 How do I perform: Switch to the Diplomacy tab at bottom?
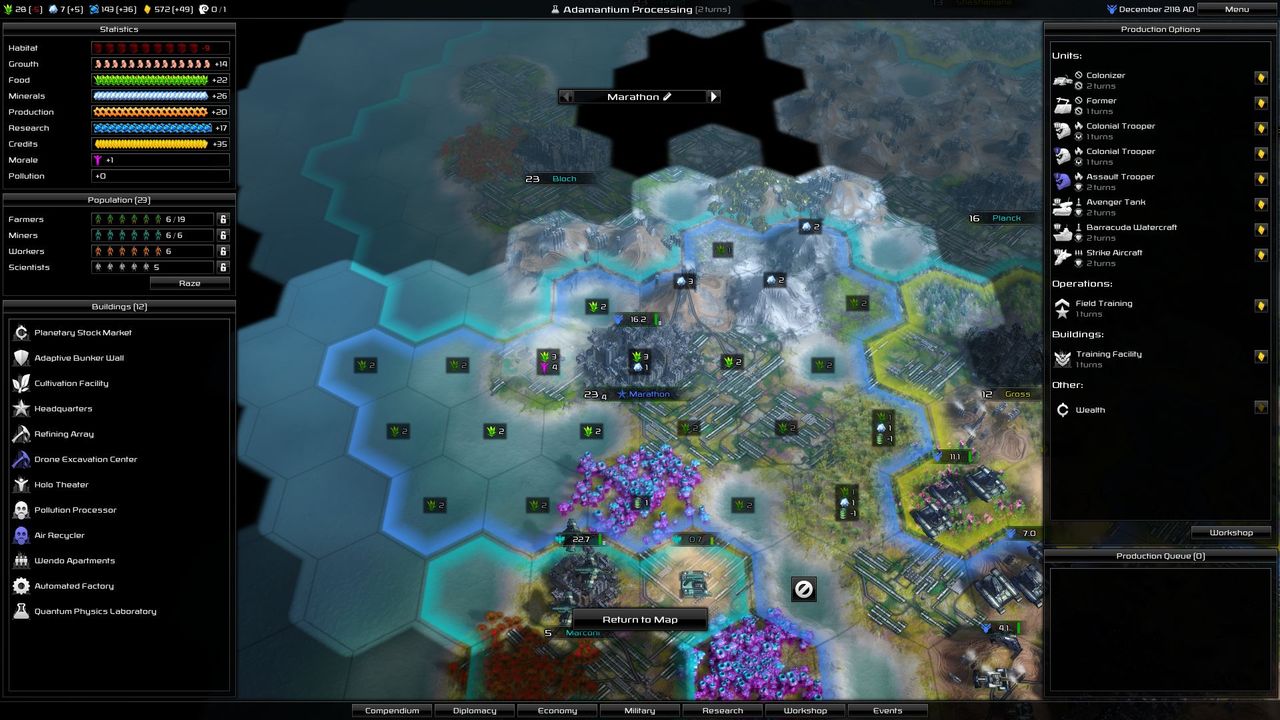pos(474,710)
